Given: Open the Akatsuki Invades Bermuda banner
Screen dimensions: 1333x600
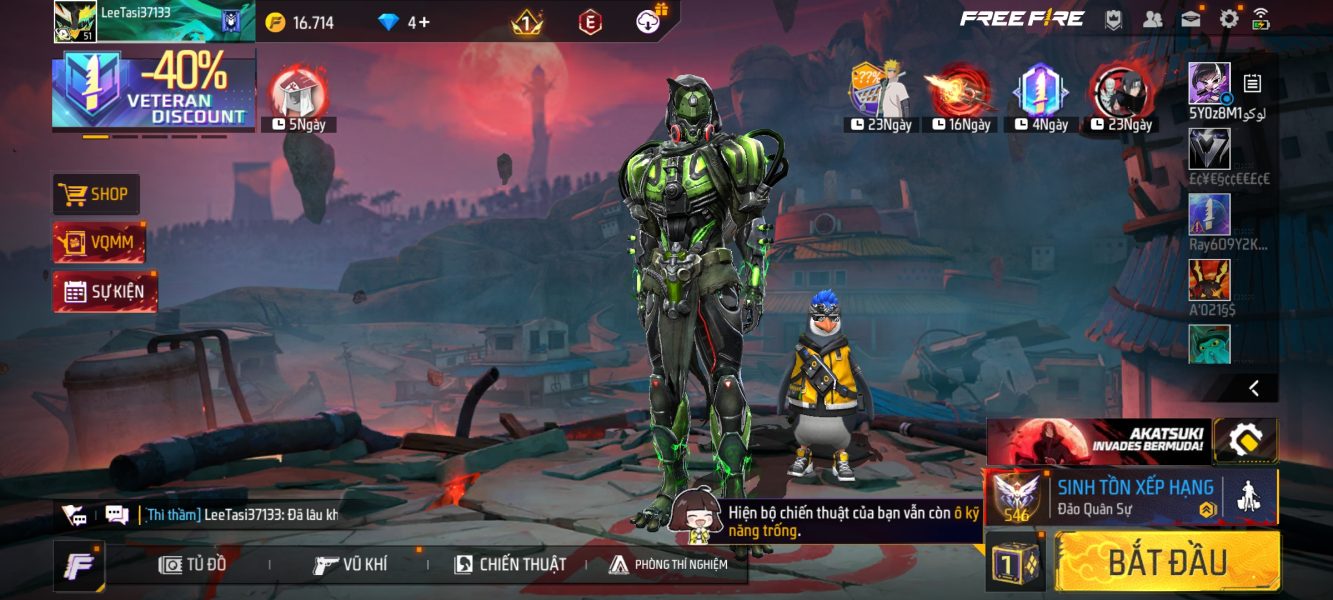Looking at the screenshot, I should click(x=1099, y=441).
